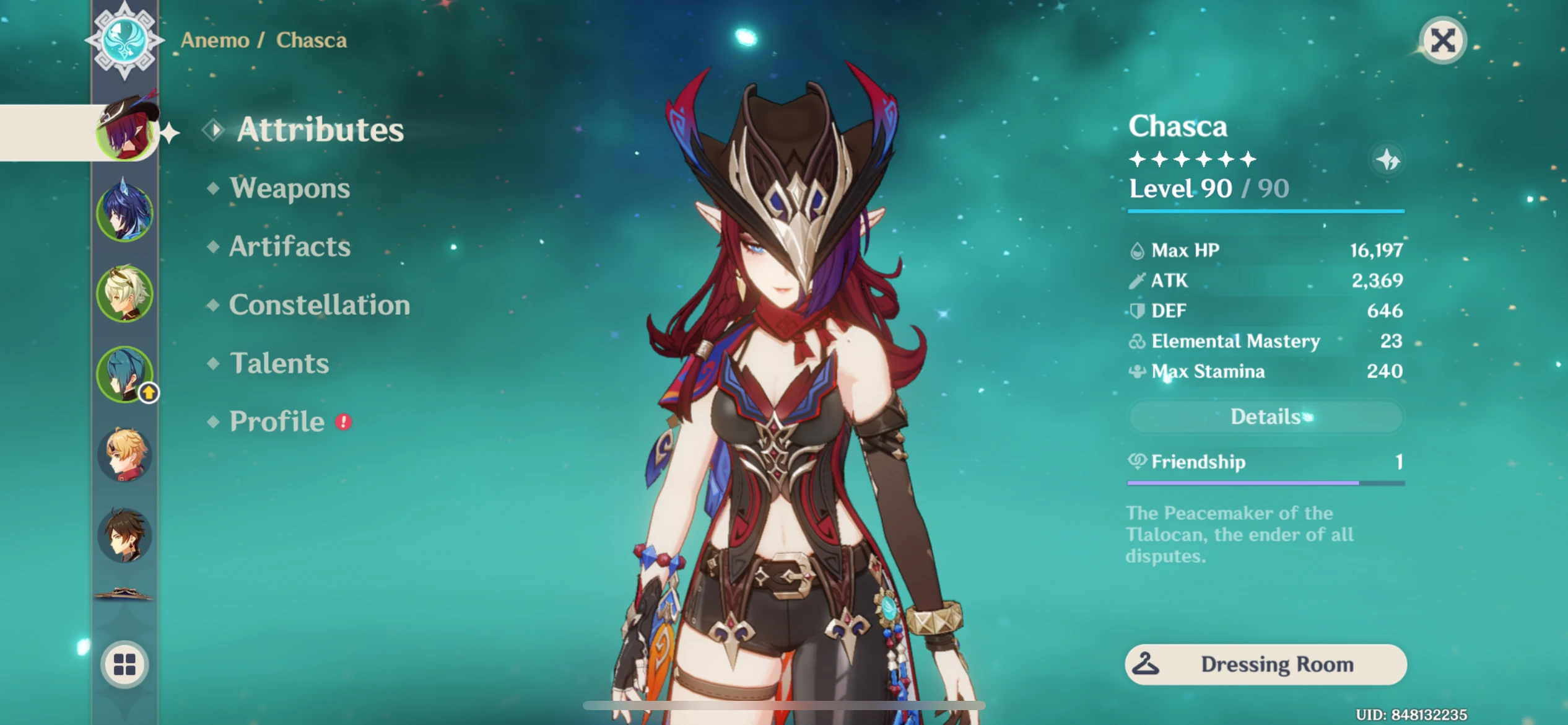1568x725 pixels.
Task: Click the glowing sparkle icon beside the stars
Action: (1388, 160)
